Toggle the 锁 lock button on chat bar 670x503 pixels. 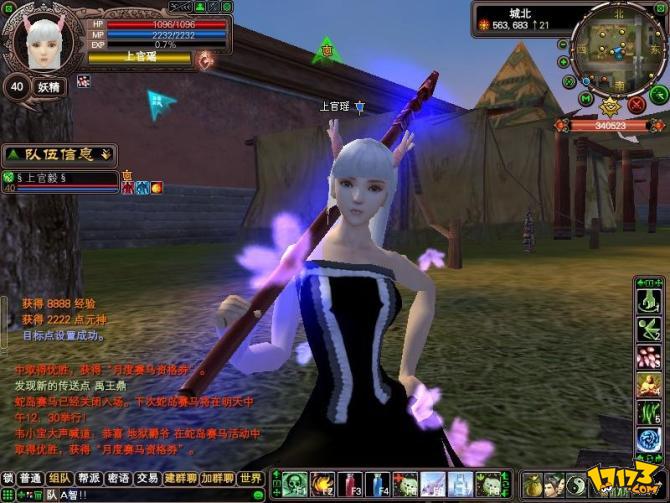(8, 478)
